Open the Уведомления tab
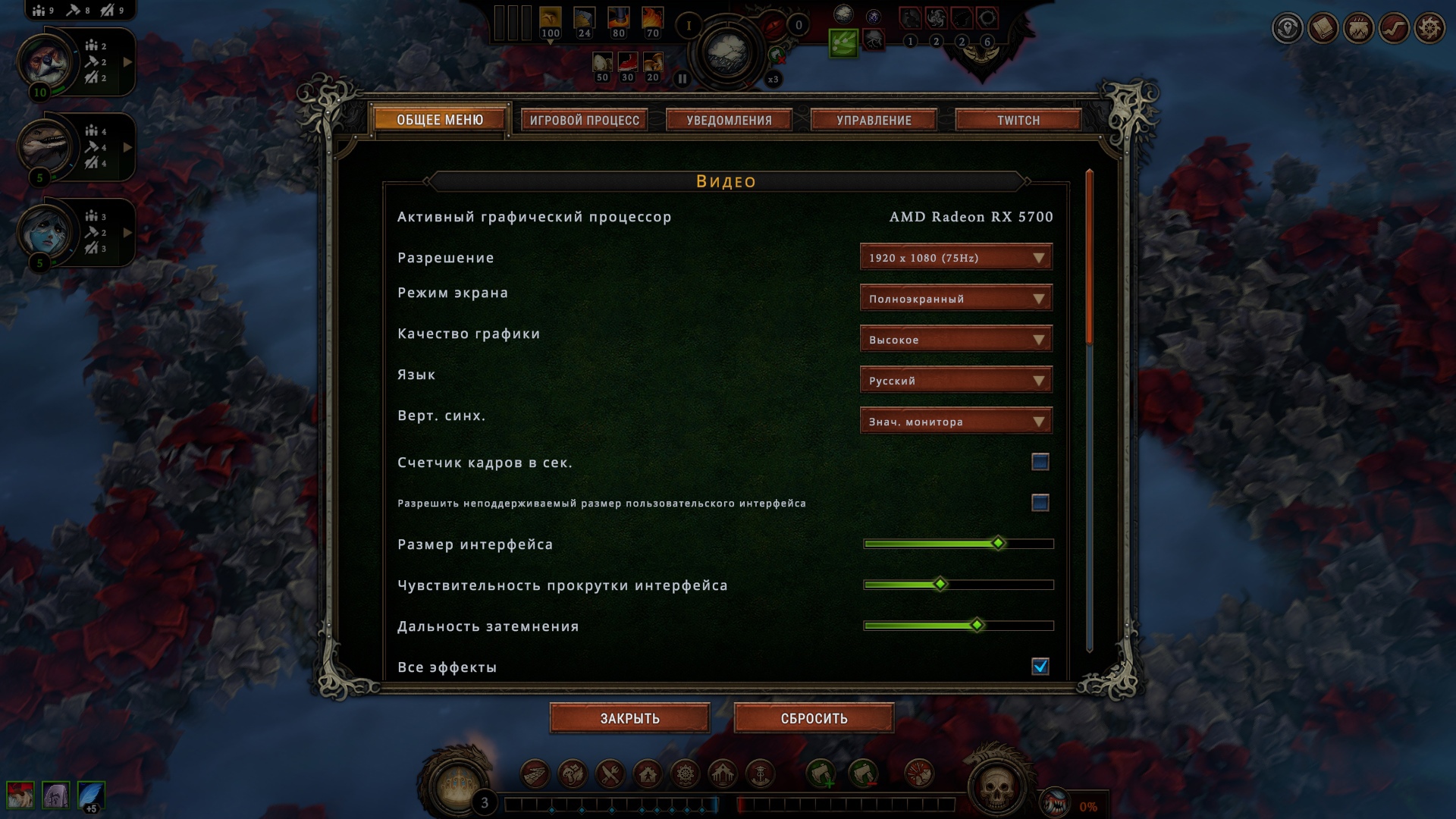 click(x=729, y=120)
